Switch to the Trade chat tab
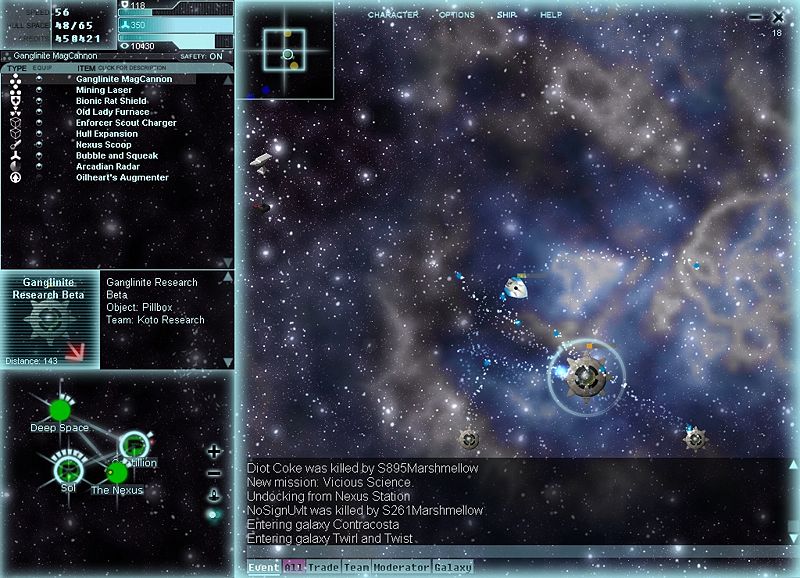Viewport: 800px width, 578px height. pos(324,568)
